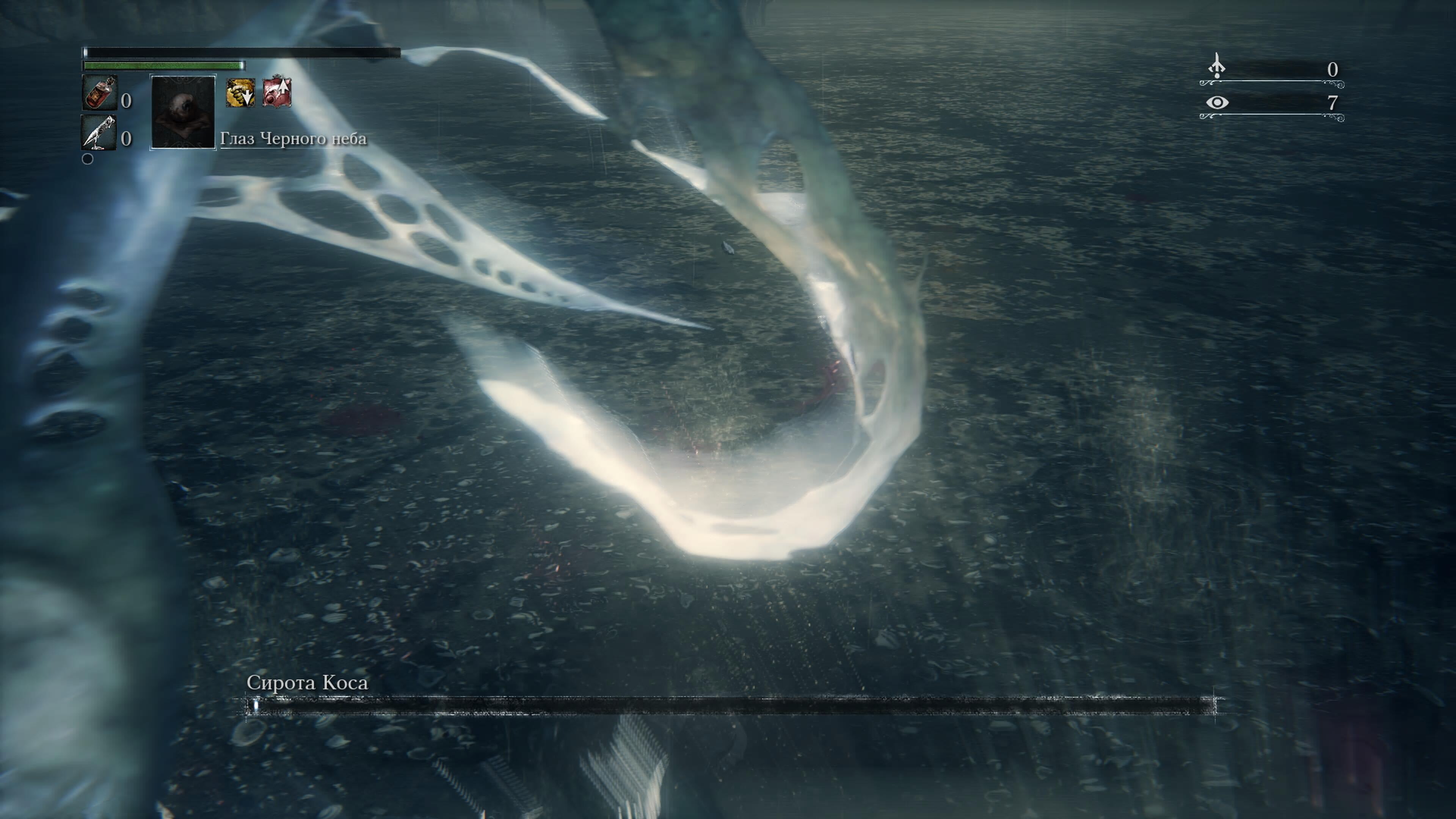Inspect the red up-arrow buff status icon
1456x819 pixels.
[277, 91]
